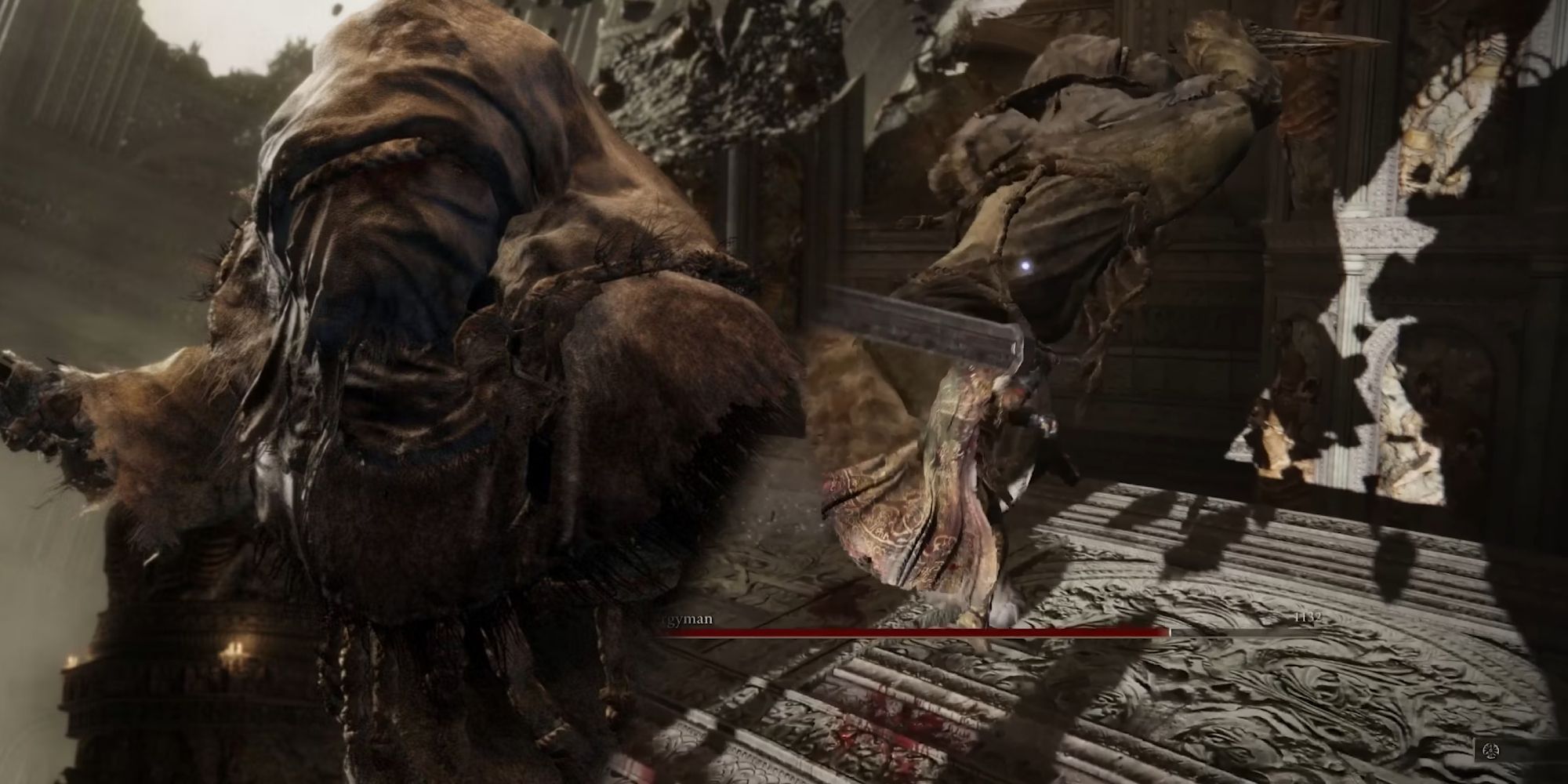Click the wheel-shaped status icon bottom right
The image size is (1568, 784).
(1490, 751)
